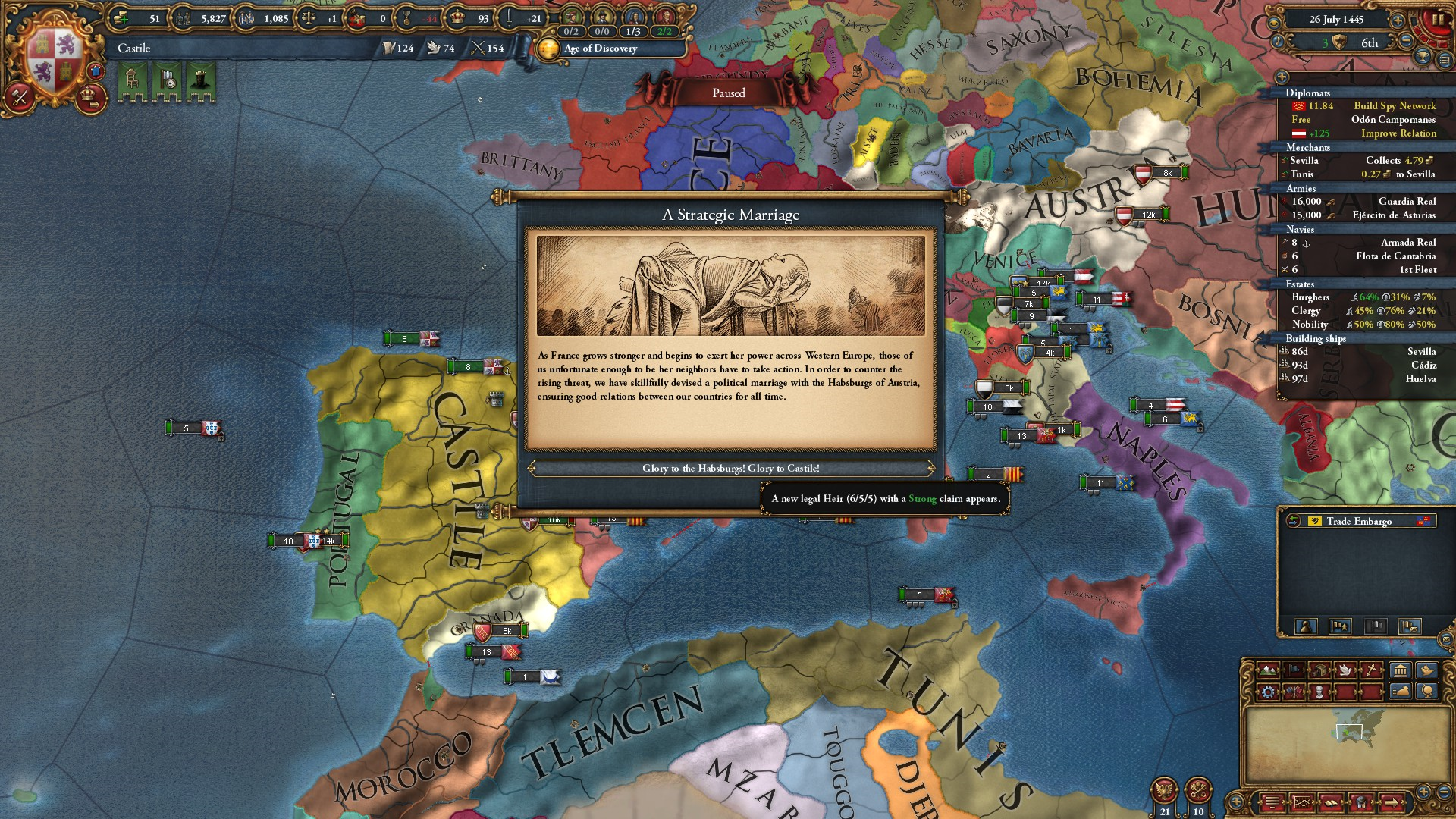The image size is (1456, 819).
Task: Collapse the Trade Embargo outliner panel
Action: click(x=1293, y=521)
